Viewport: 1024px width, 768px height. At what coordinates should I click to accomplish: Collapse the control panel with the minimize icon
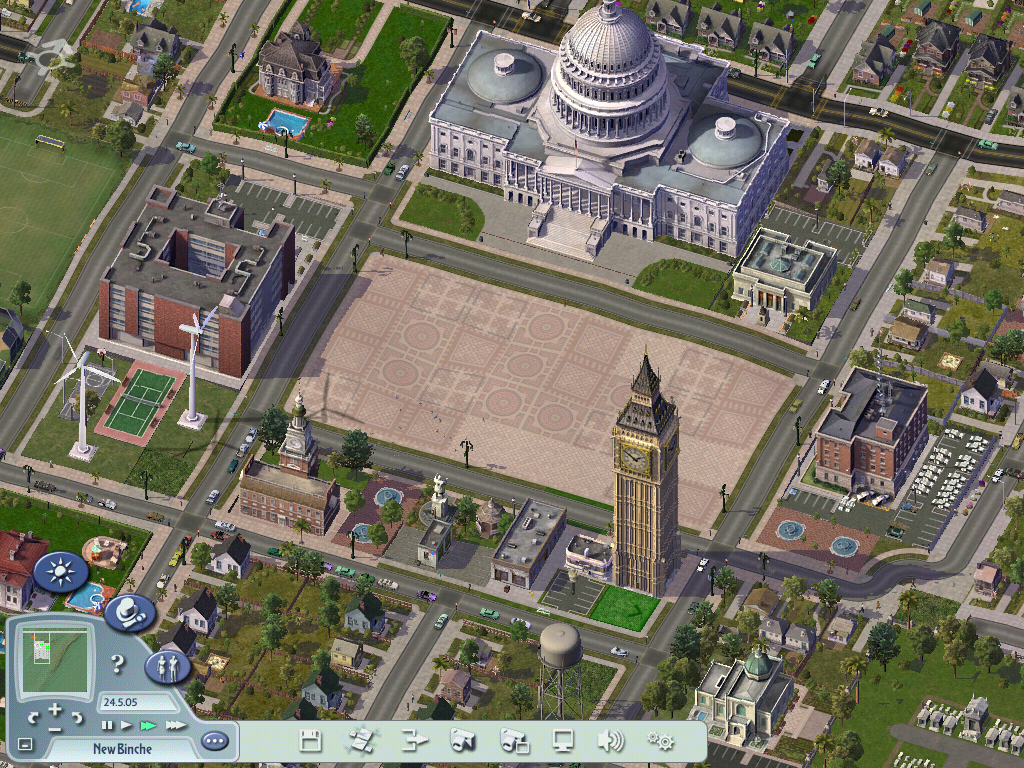25,744
